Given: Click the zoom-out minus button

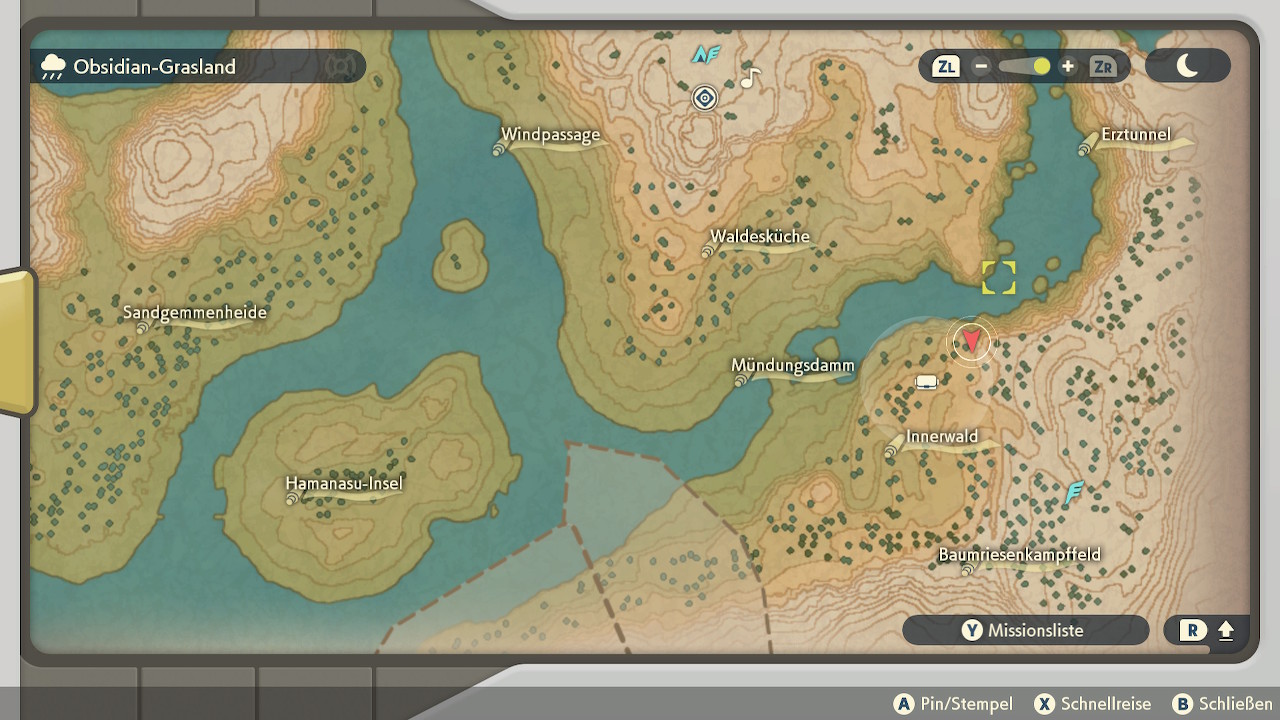Looking at the screenshot, I should [981, 67].
